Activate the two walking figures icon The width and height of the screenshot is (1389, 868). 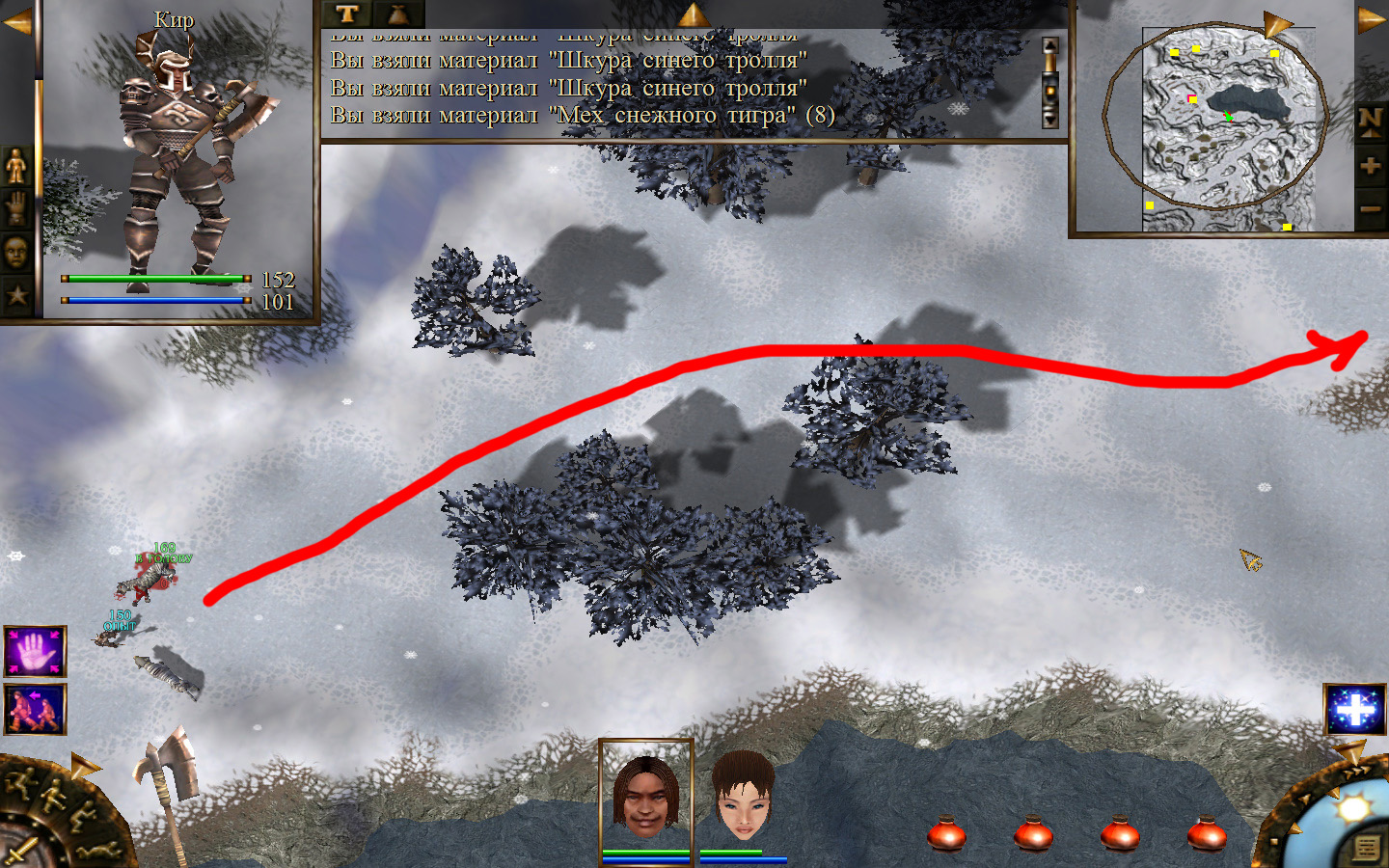pos(36,709)
